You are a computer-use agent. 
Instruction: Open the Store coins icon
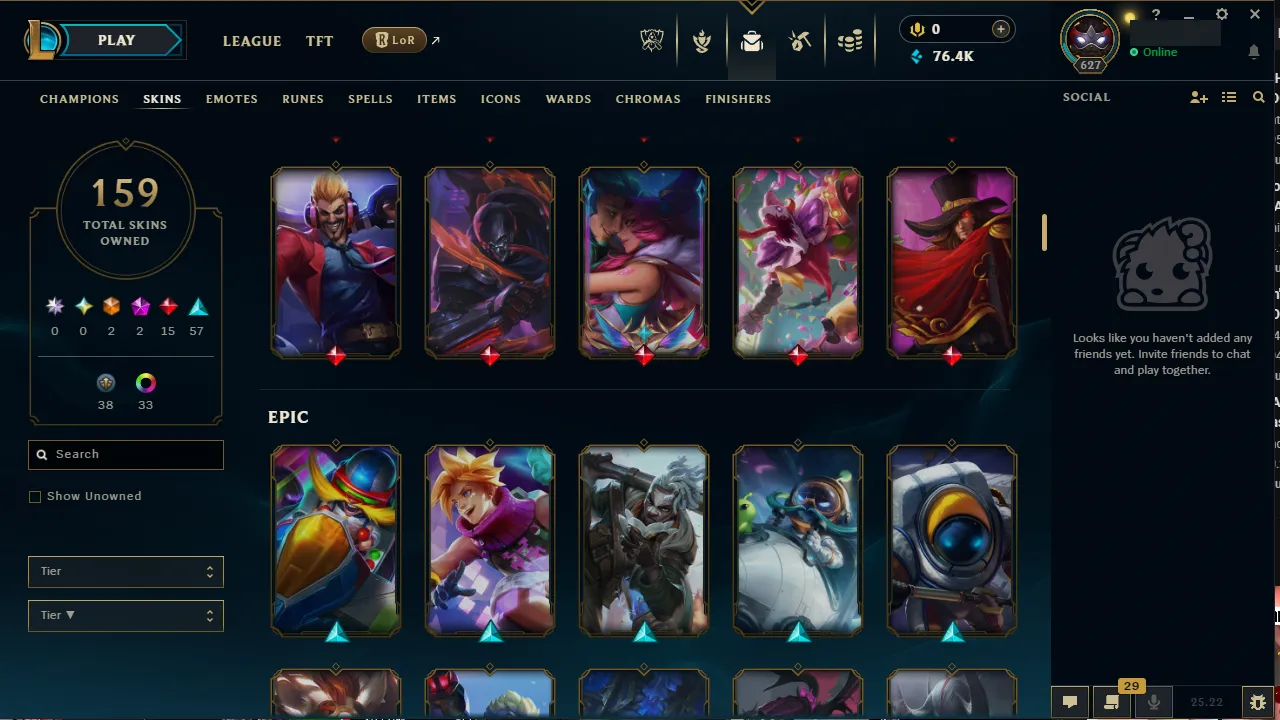tap(850, 40)
